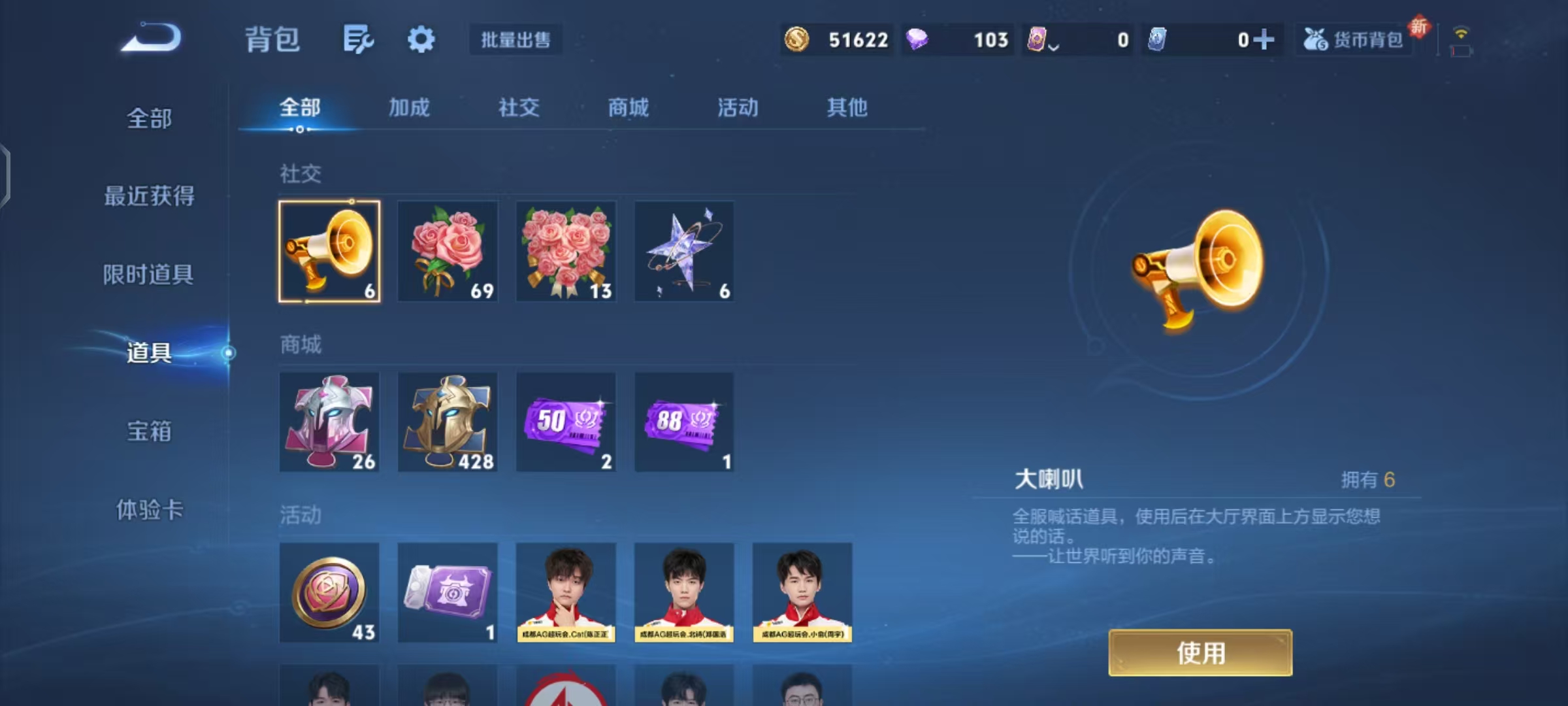Click the 批量出售 bulk sell button

click(x=515, y=39)
